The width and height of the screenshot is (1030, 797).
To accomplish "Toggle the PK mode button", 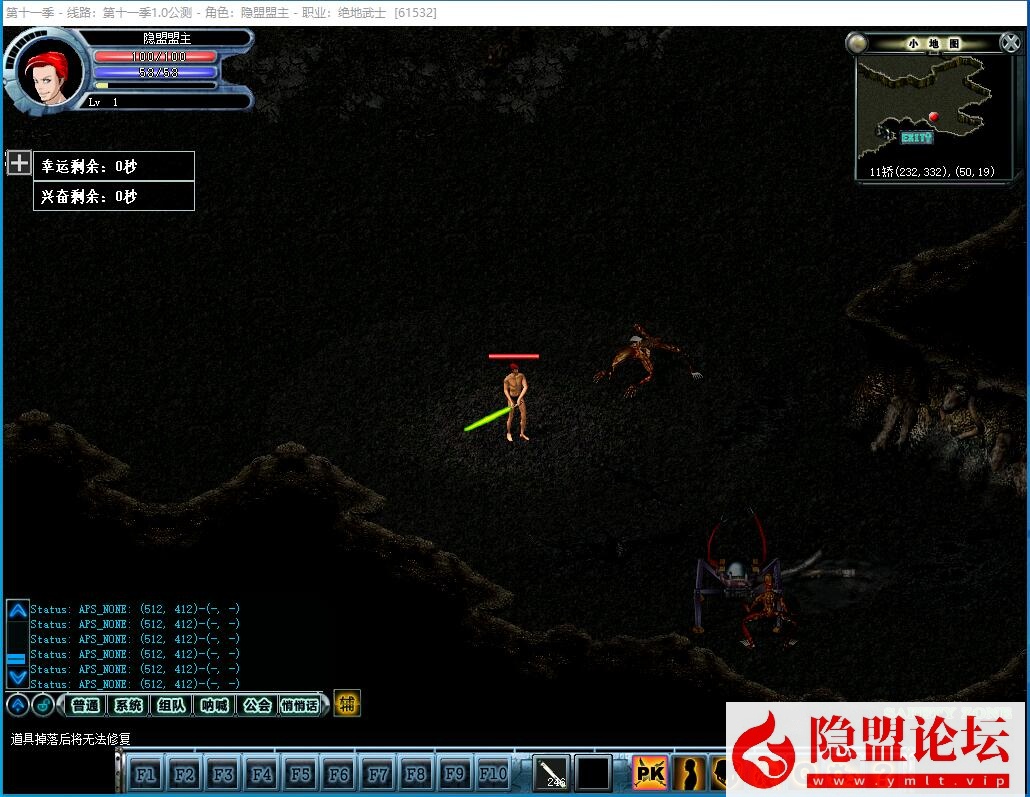I will 650,773.
